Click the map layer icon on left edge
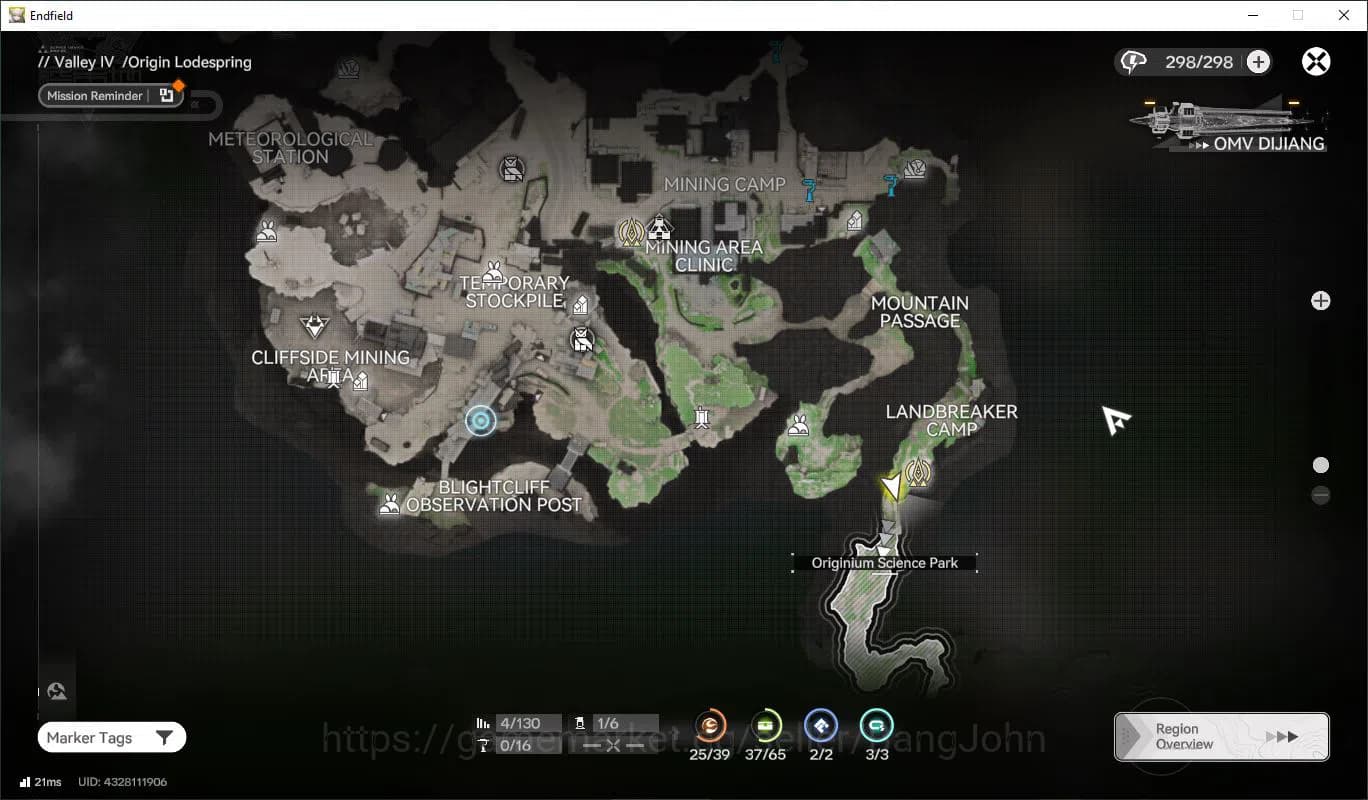The height and width of the screenshot is (800, 1368). 57,691
